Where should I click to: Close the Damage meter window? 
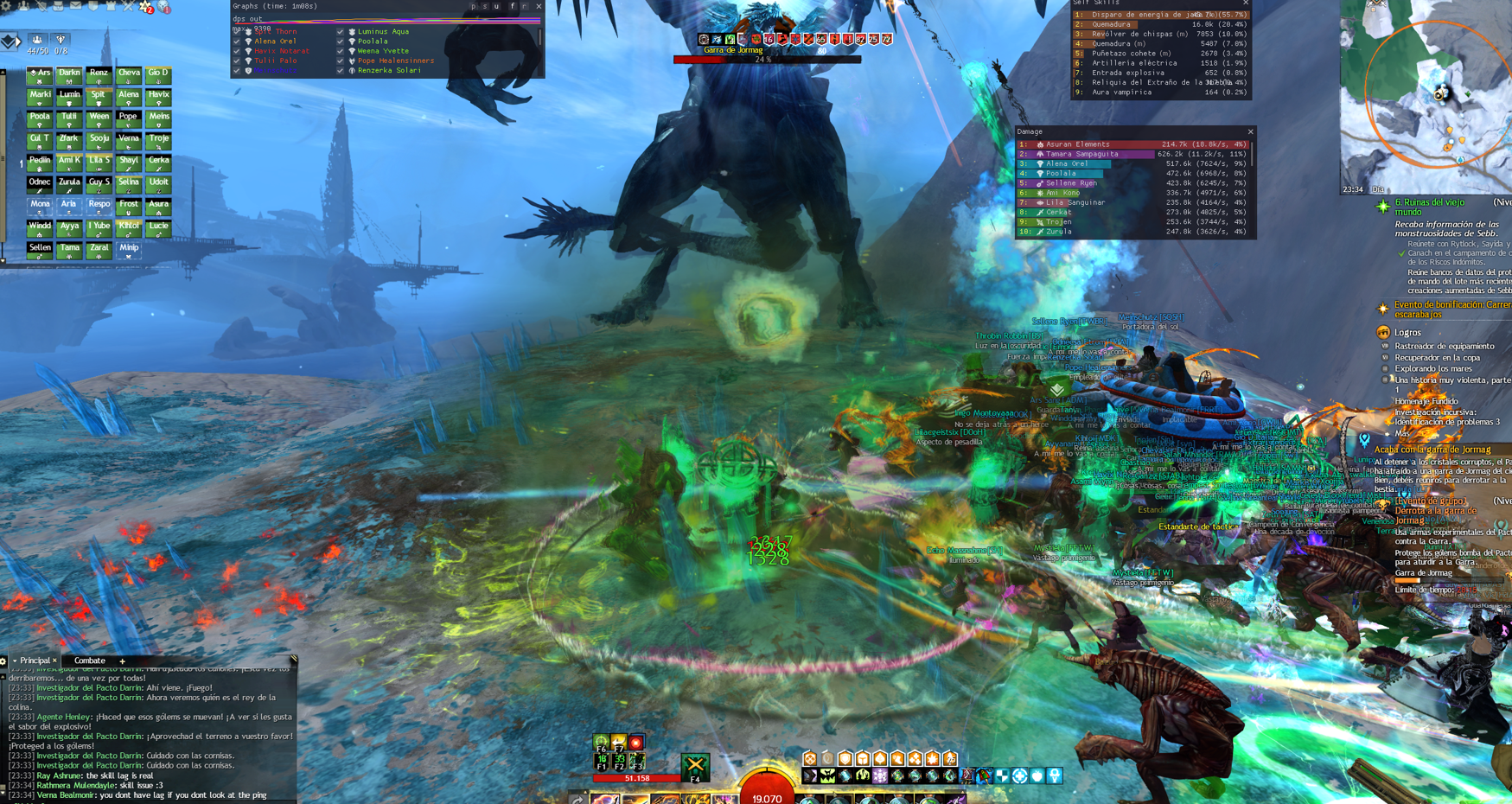tap(1250, 132)
